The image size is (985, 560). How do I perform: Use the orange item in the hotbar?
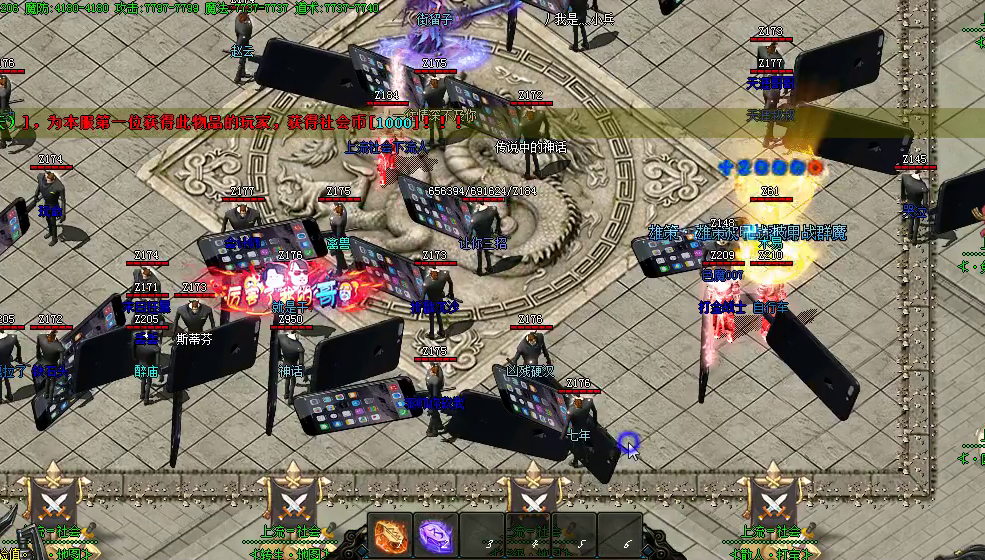(391, 534)
